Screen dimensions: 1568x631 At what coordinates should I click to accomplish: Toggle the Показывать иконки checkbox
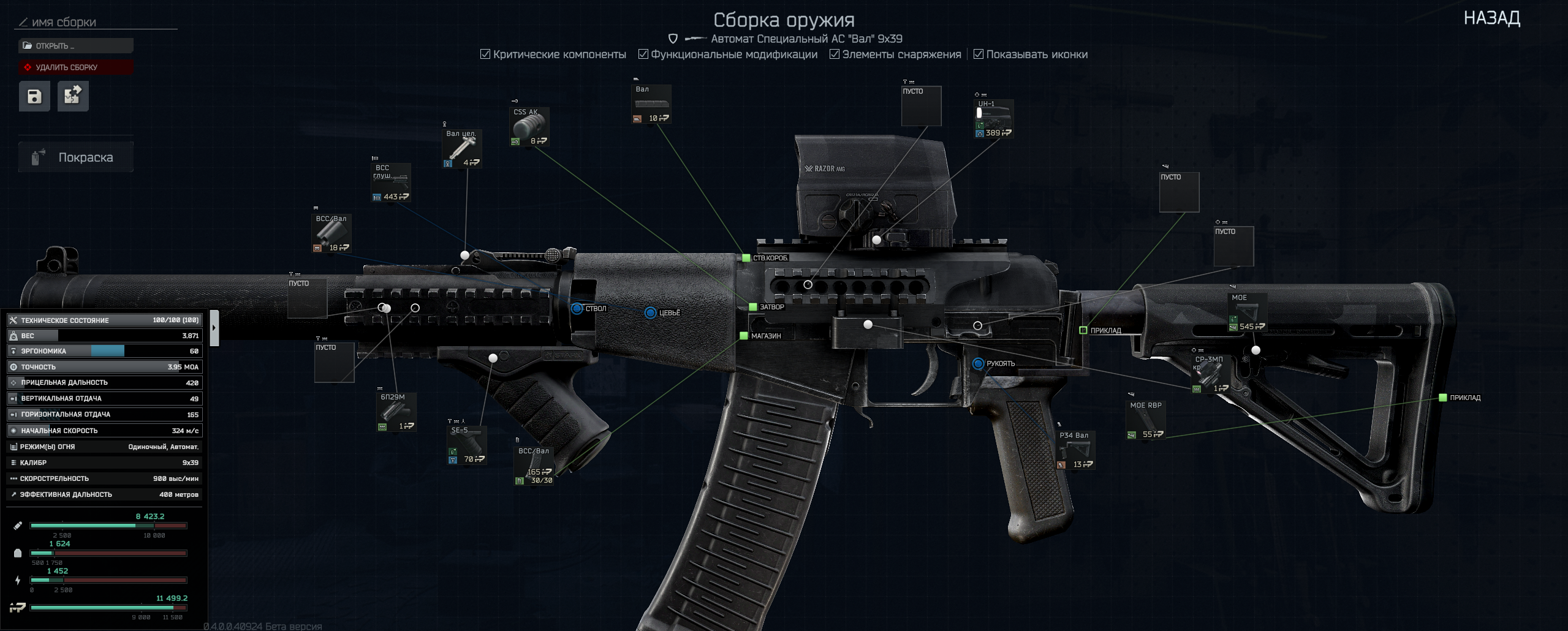(x=979, y=55)
